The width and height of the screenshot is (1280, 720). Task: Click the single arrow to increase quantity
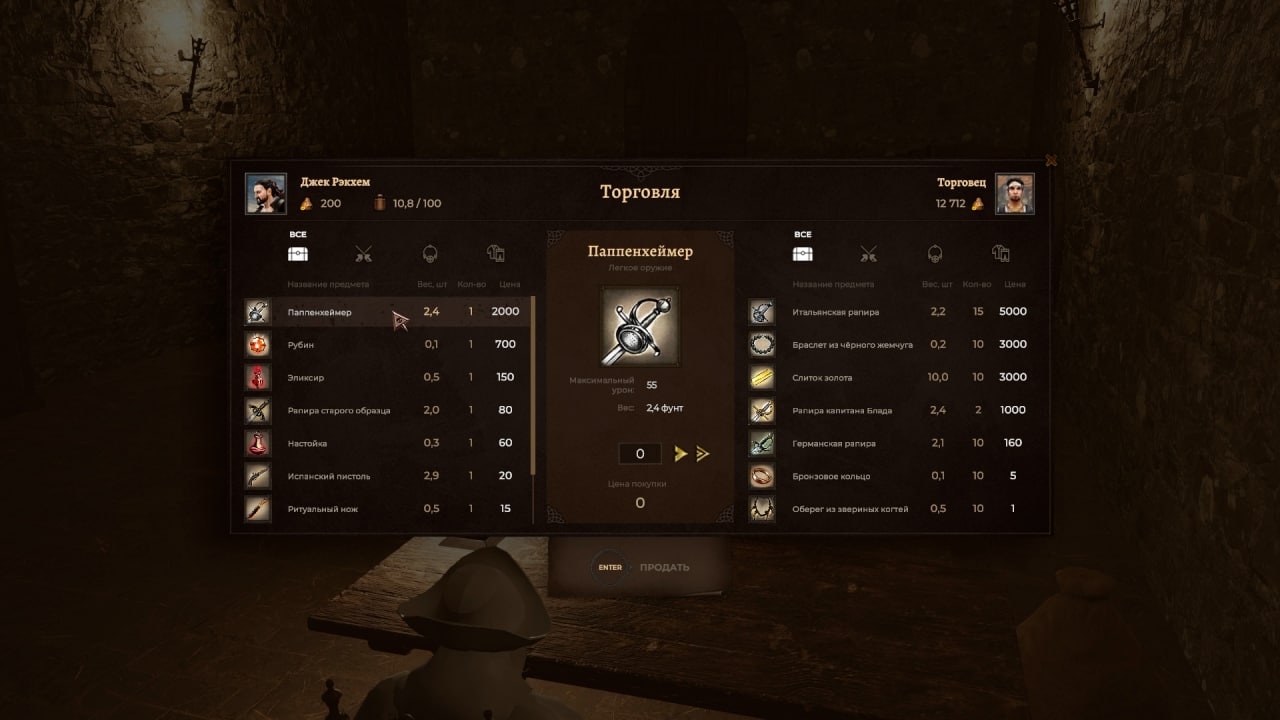[680, 453]
